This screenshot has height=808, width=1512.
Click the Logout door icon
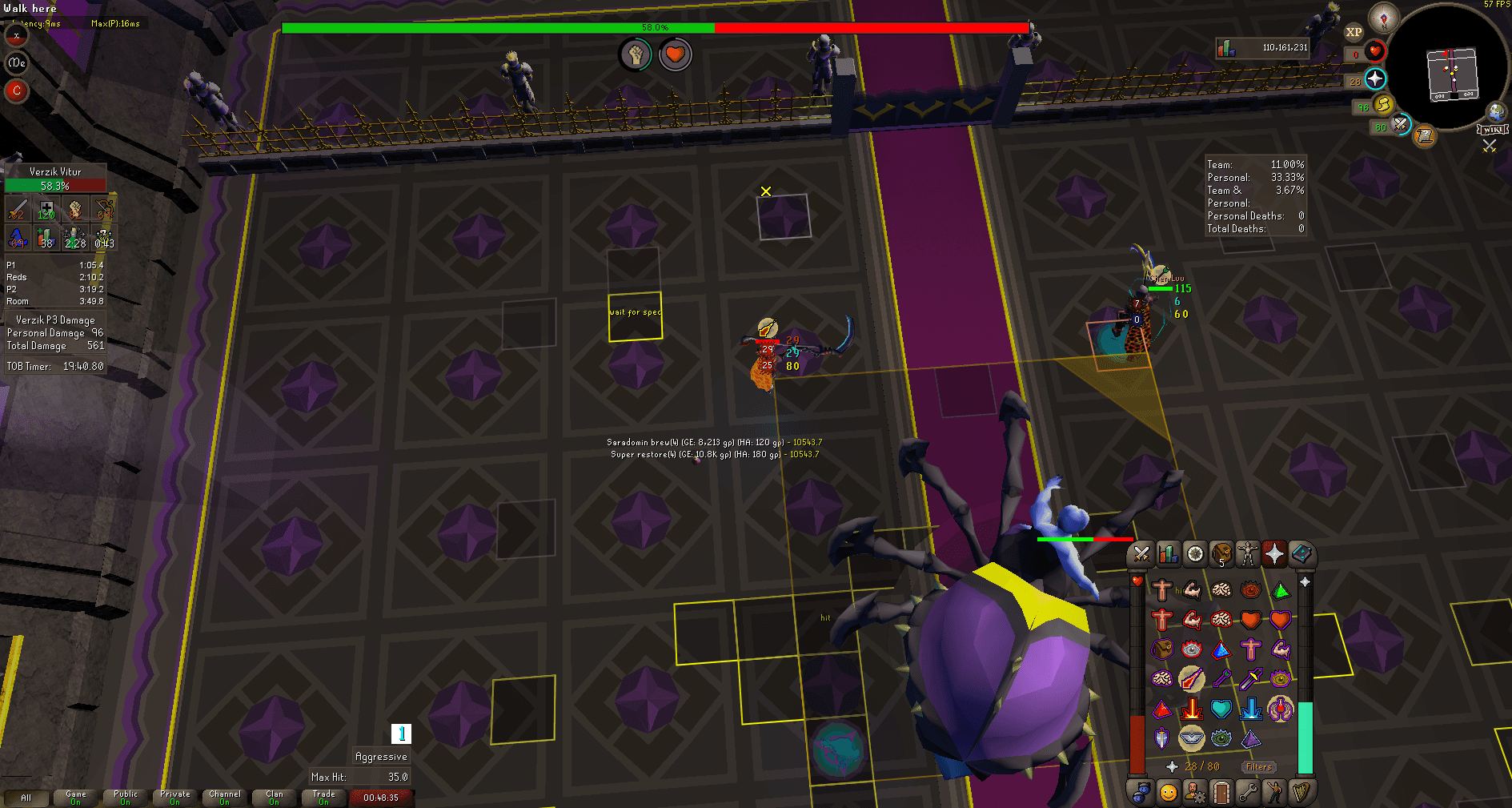tap(1221, 794)
